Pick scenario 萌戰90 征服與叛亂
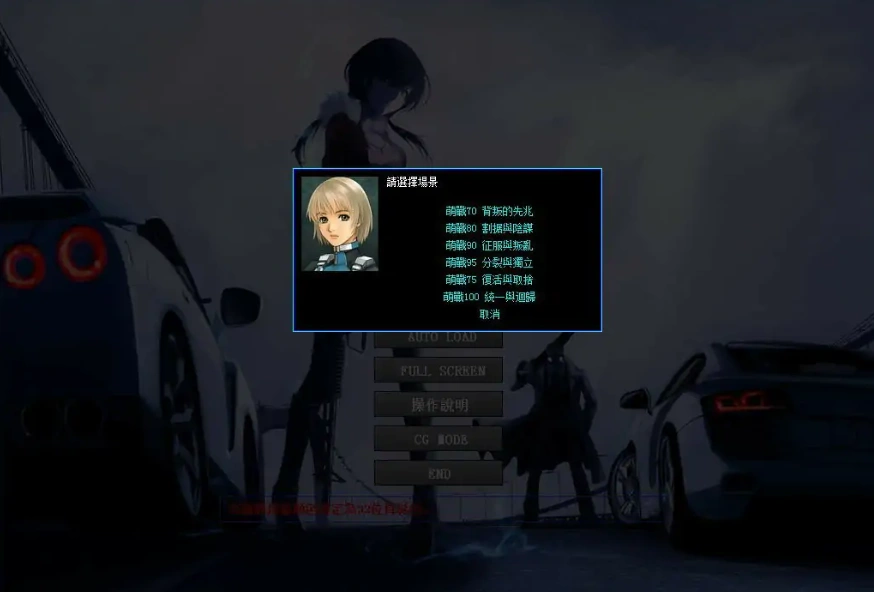This screenshot has width=874, height=592. [x=489, y=246]
